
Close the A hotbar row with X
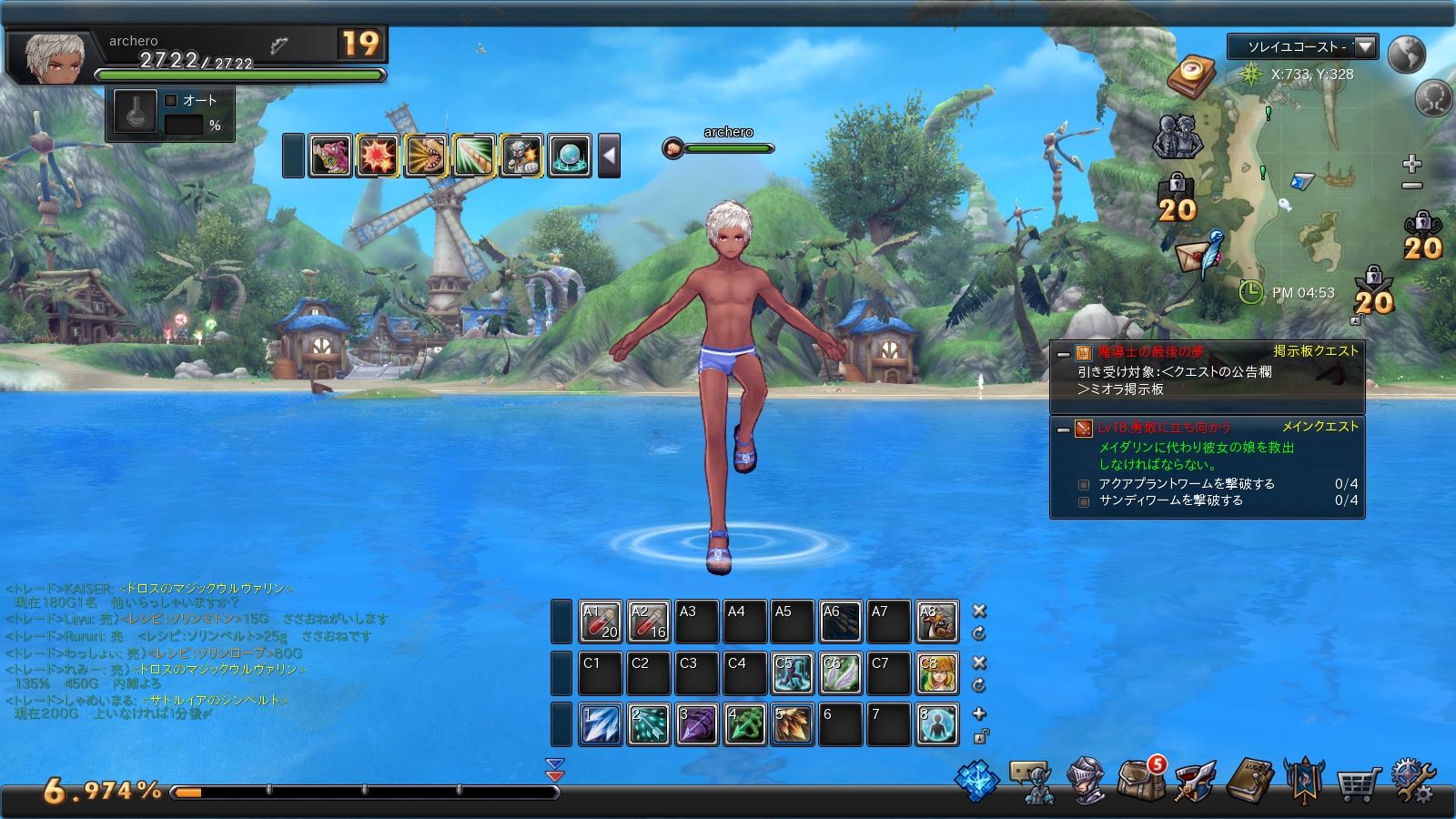tap(979, 611)
